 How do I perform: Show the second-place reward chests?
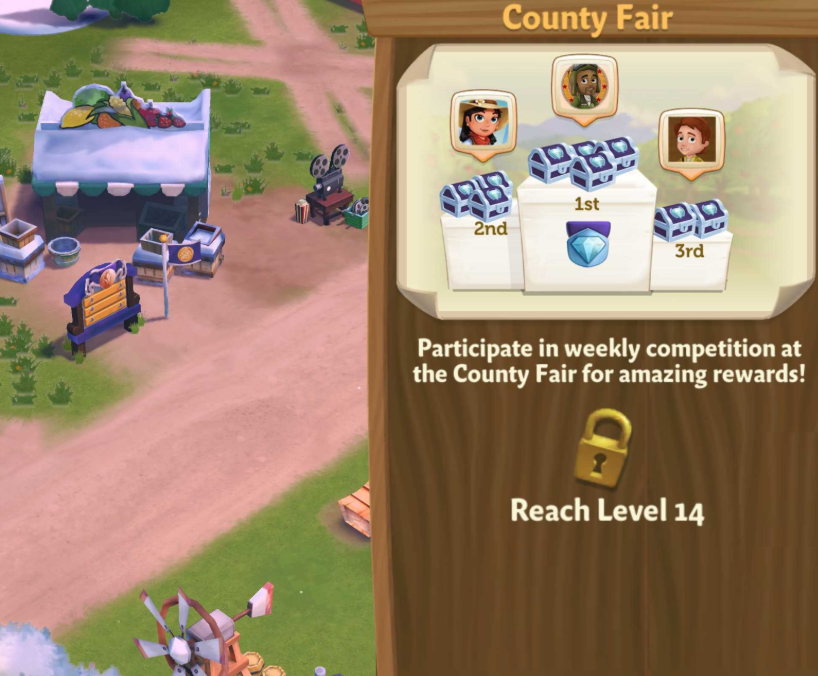477,195
